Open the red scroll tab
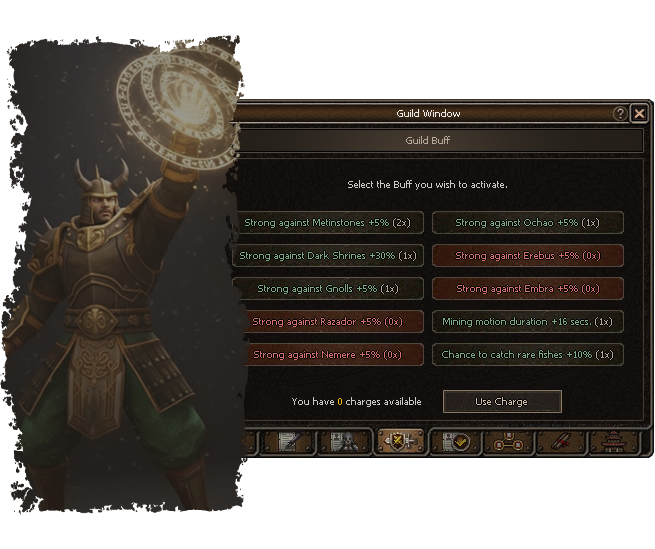 pyautogui.click(x=562, y=442)
